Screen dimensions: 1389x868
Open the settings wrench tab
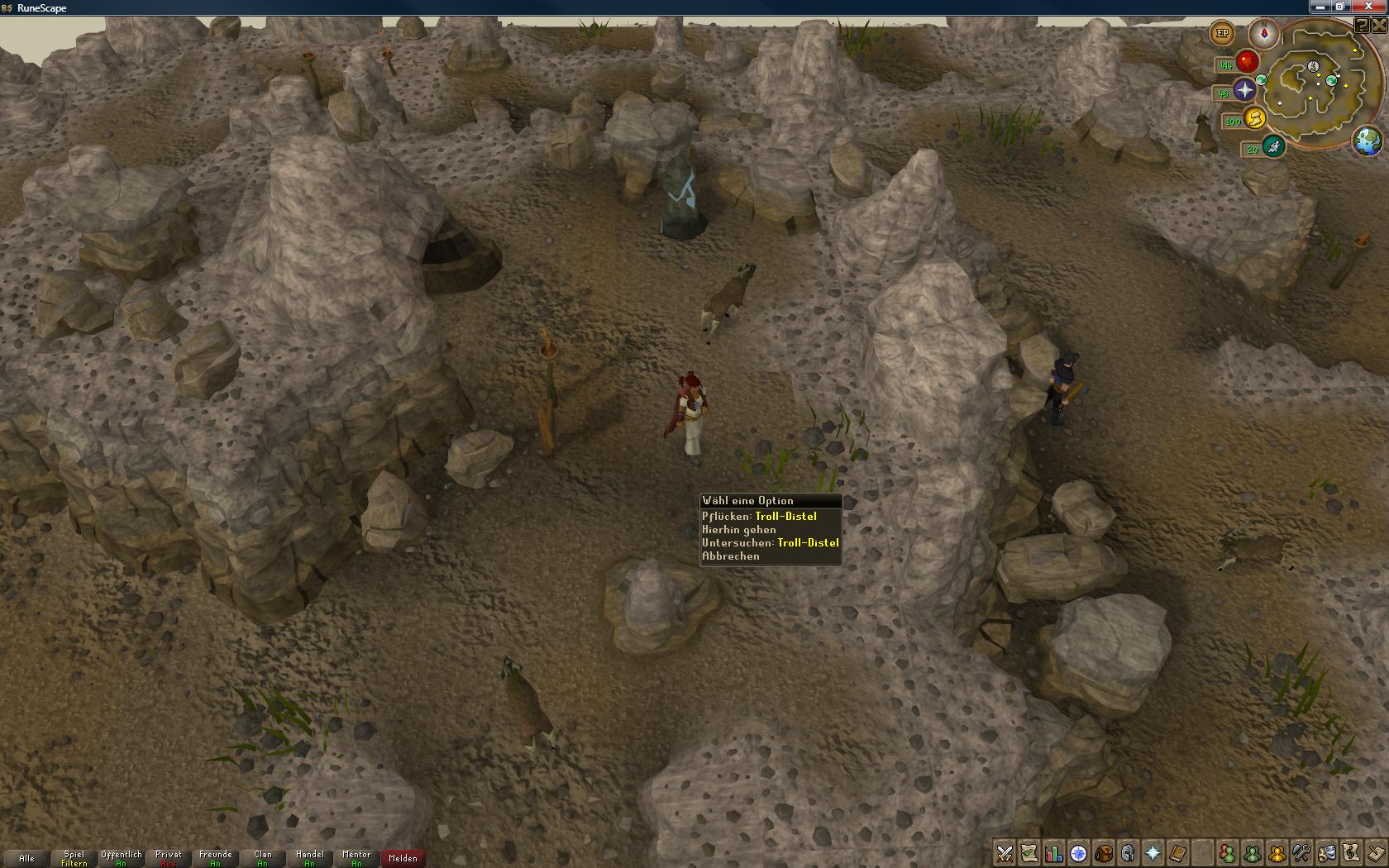1301,853
